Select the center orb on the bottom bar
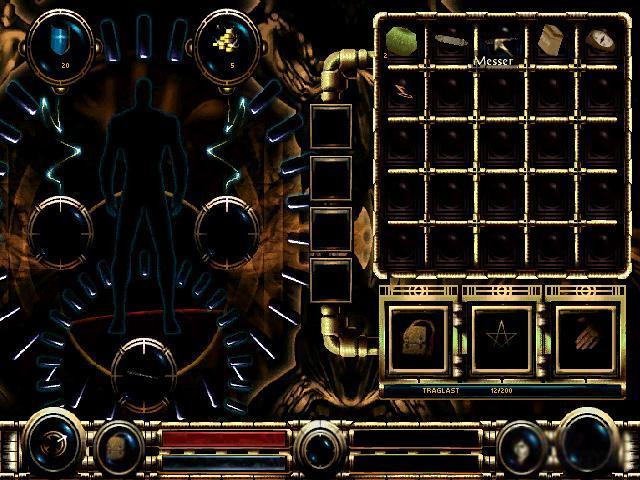This screenshot has height=480, width=640. point(322,443)
